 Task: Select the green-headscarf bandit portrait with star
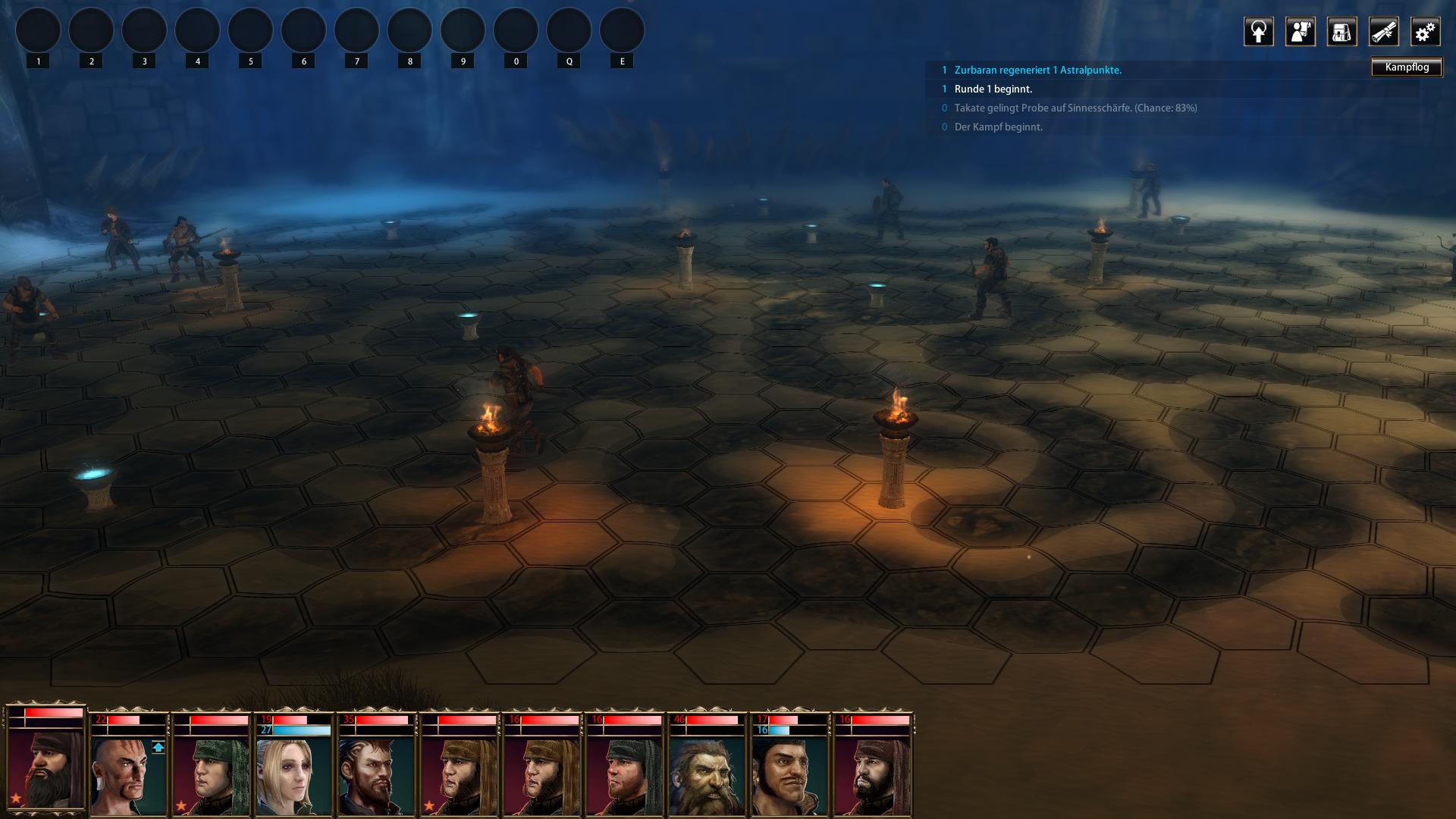(x=211, y=773)
